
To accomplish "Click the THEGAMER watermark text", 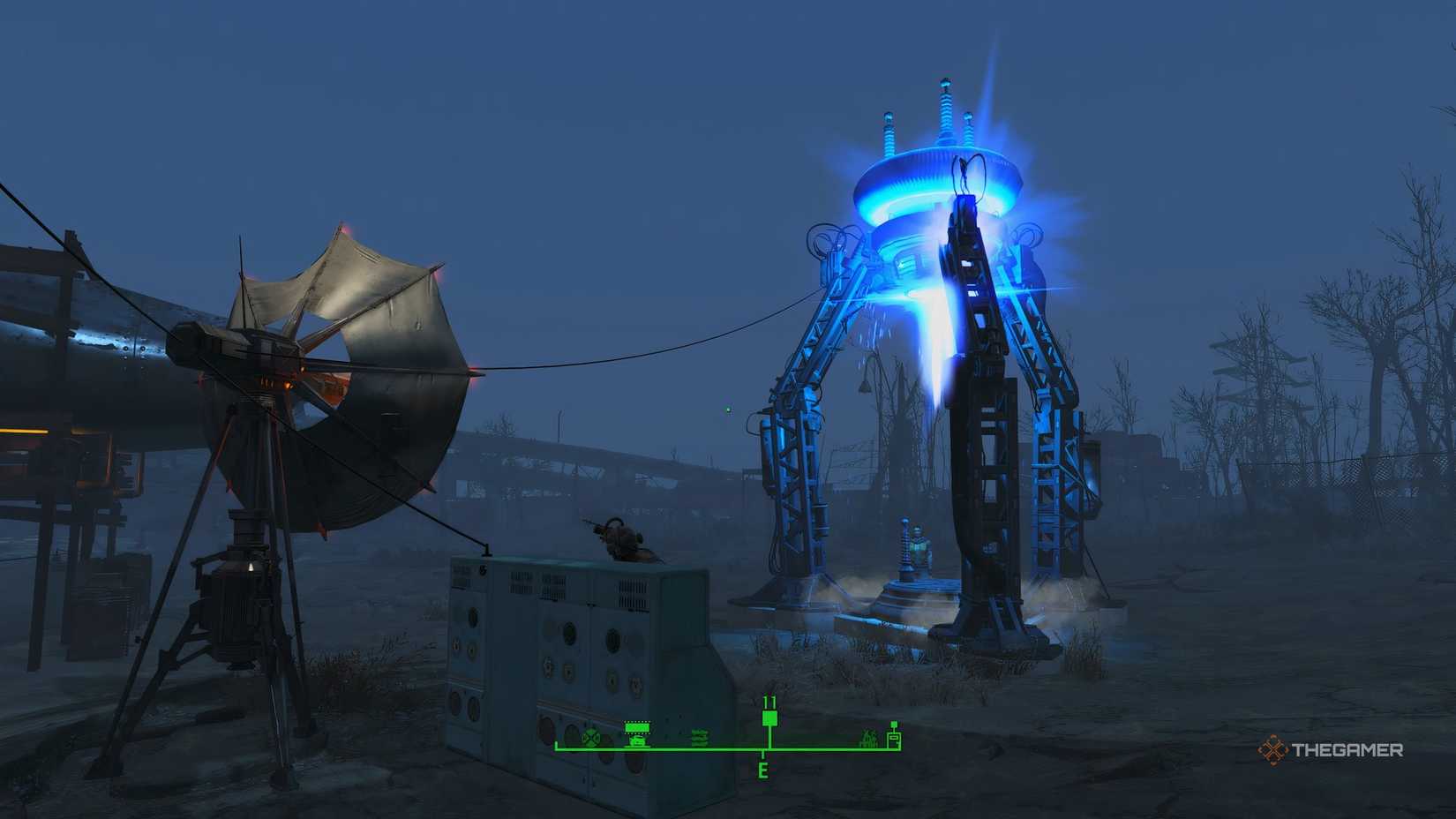I will point(1347,749).
